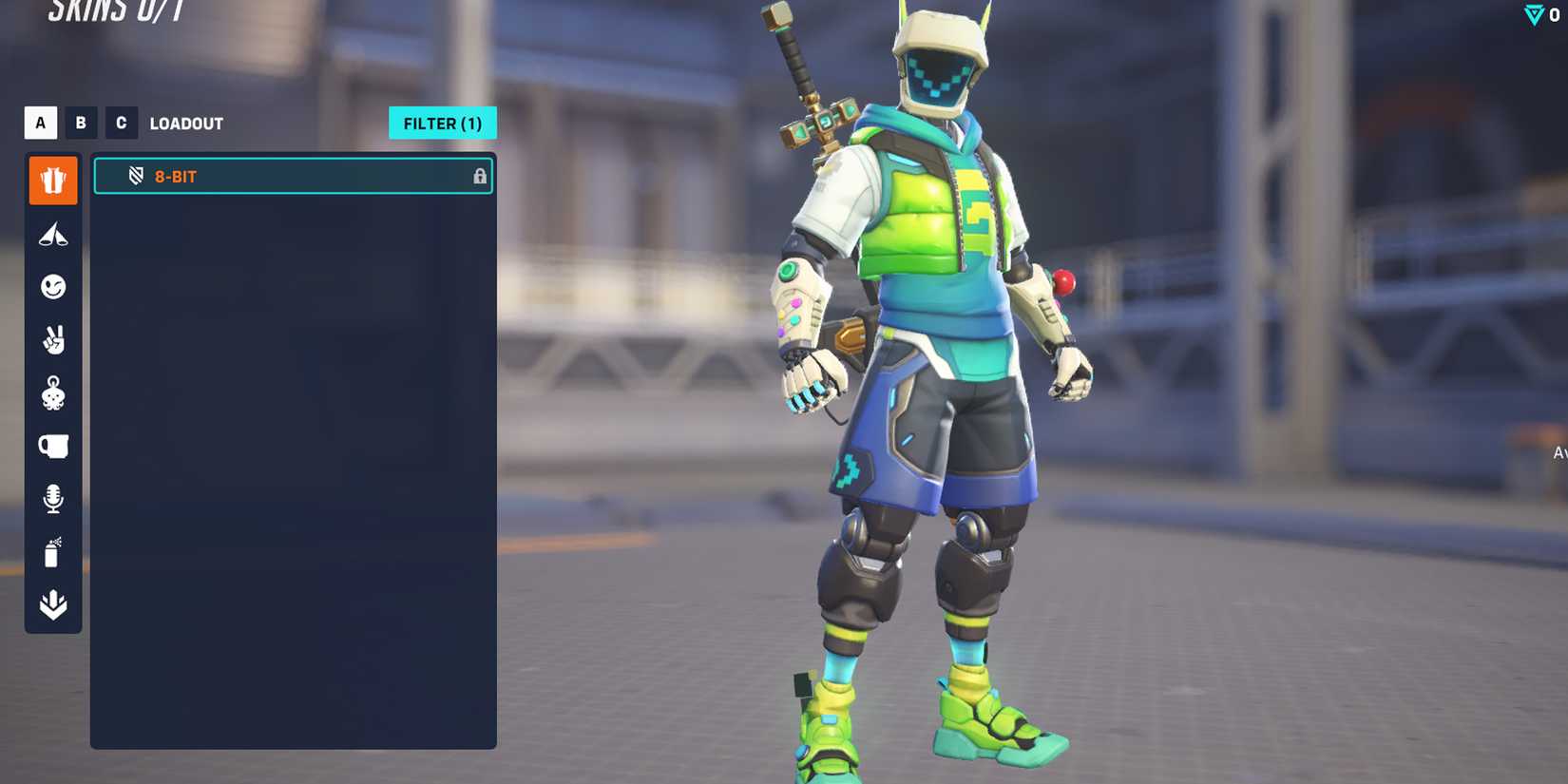
Task: Click the LOADOUT label
Action: 185,123
